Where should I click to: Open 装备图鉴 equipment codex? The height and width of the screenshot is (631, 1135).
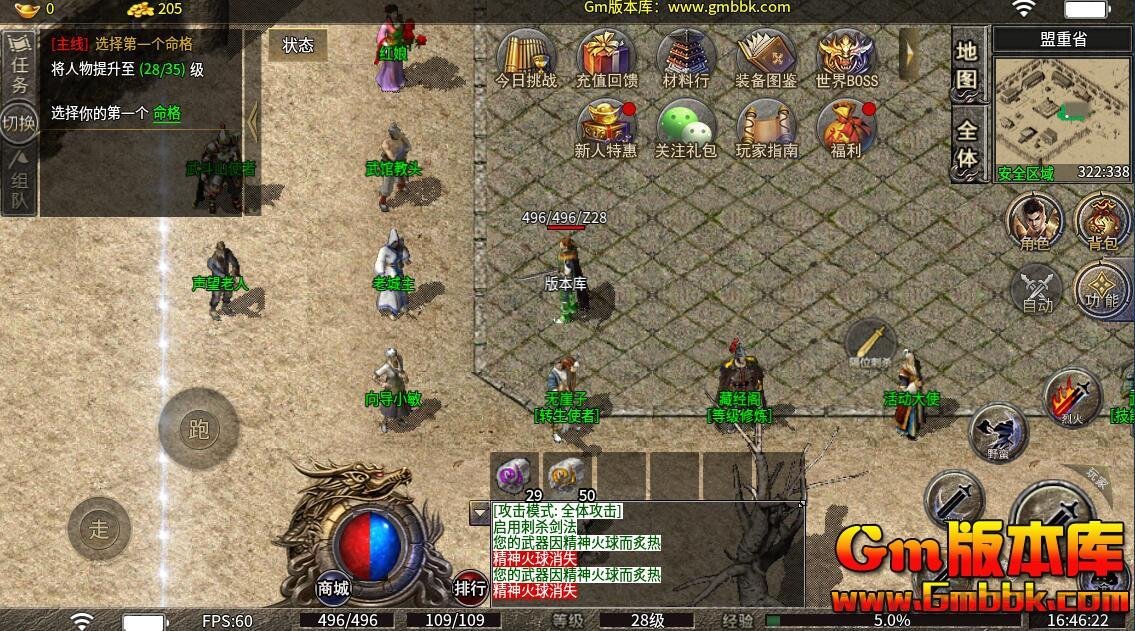(x=766, y=56)
